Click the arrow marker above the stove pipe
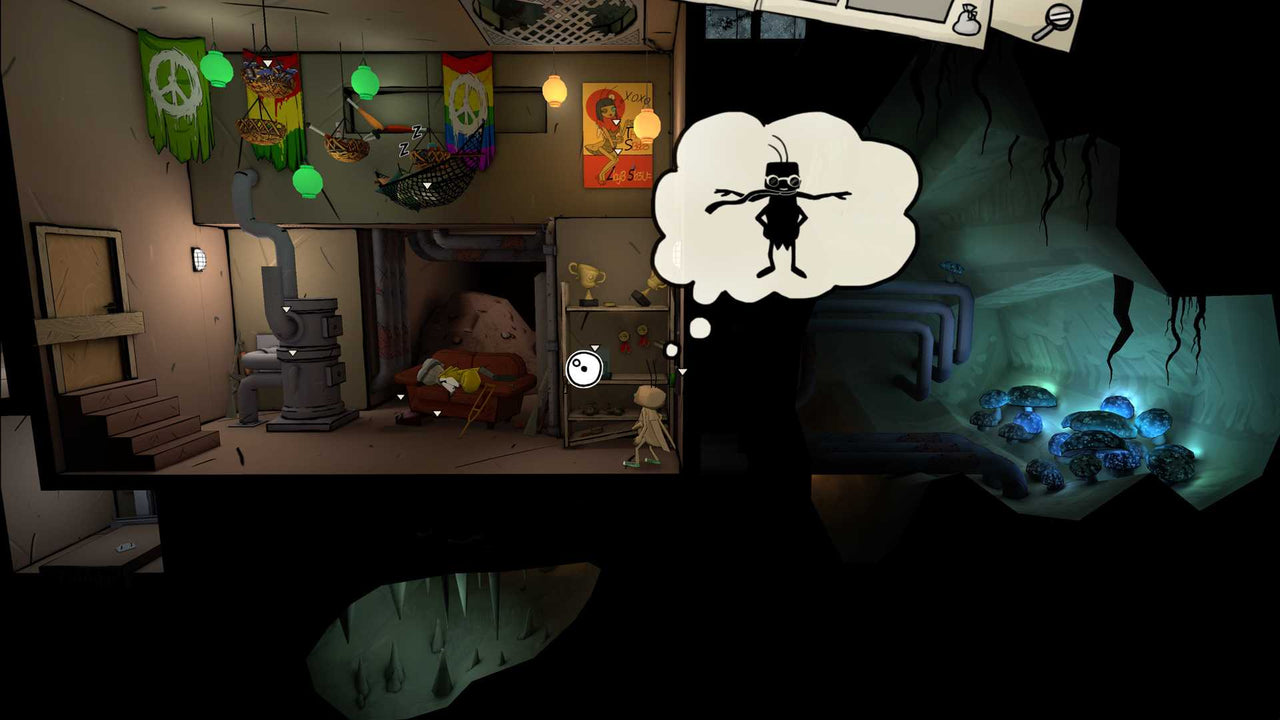 [x=286, y=308]
